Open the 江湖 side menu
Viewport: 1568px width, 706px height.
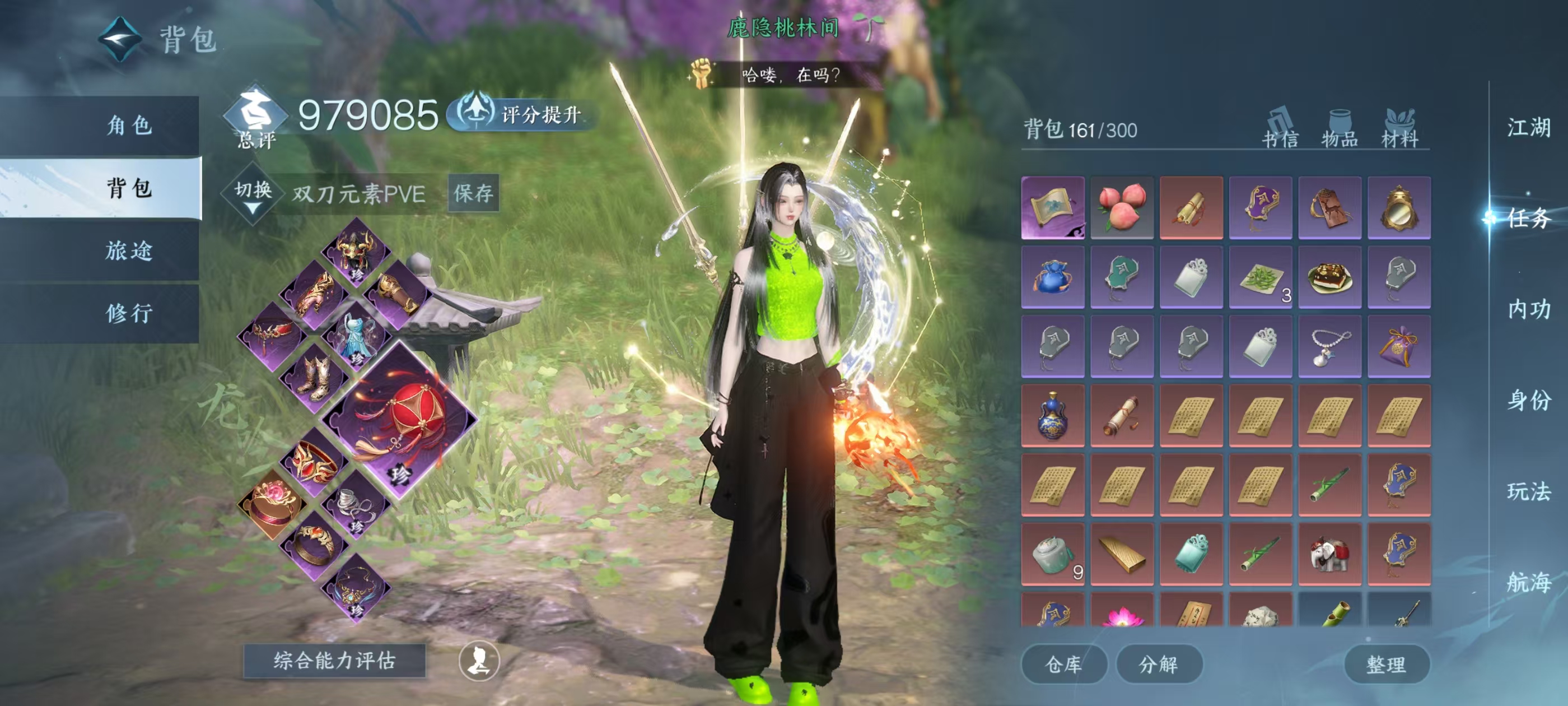pos(1528,127)
